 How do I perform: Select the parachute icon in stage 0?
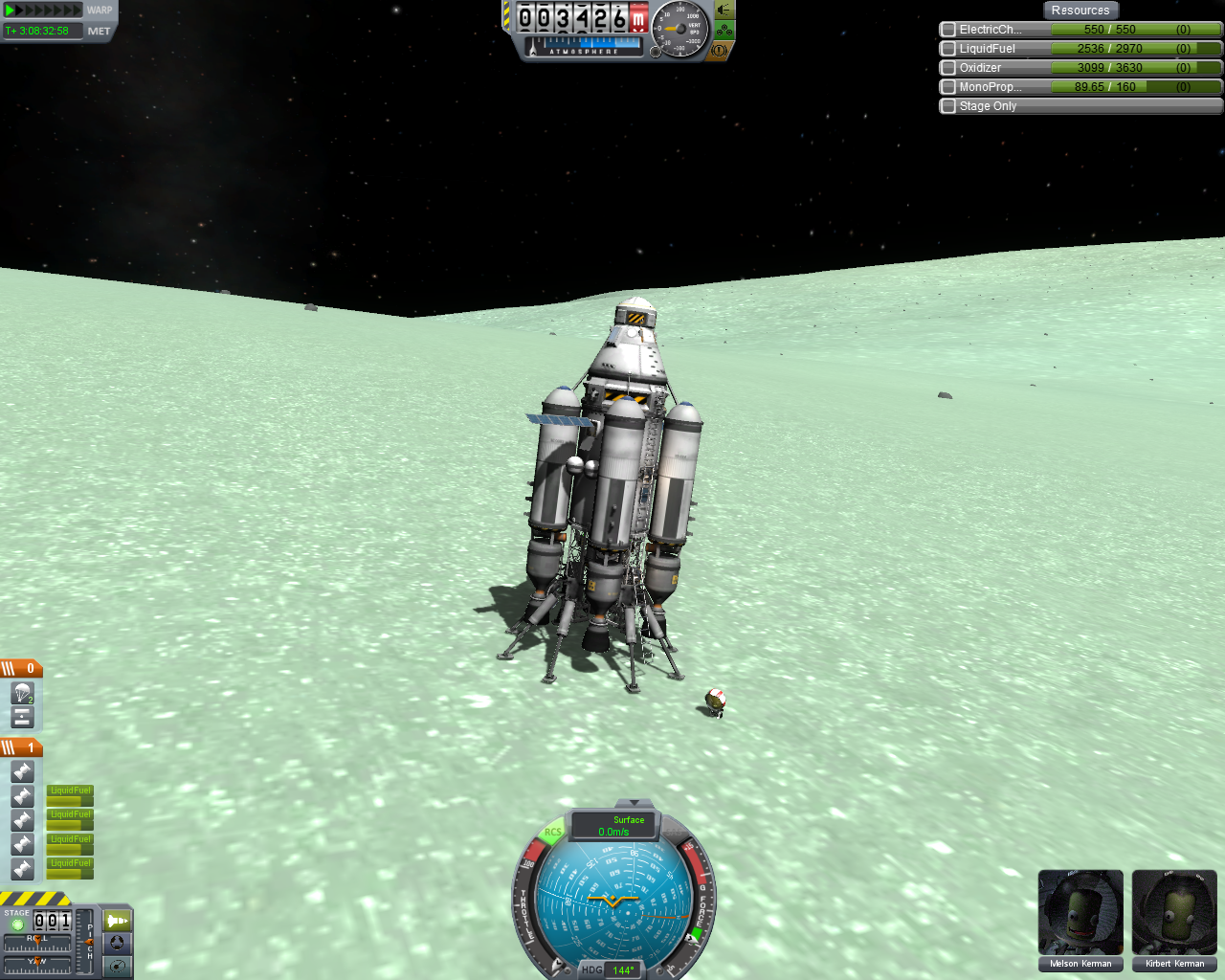(x=23, y=693)
